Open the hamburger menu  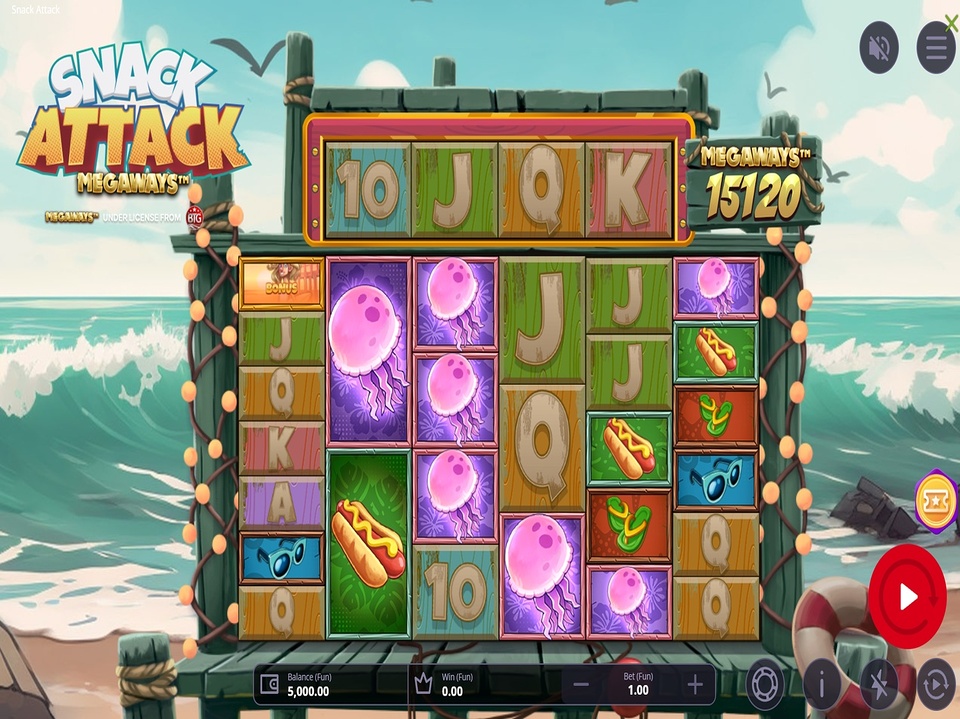tap(936, 47)
